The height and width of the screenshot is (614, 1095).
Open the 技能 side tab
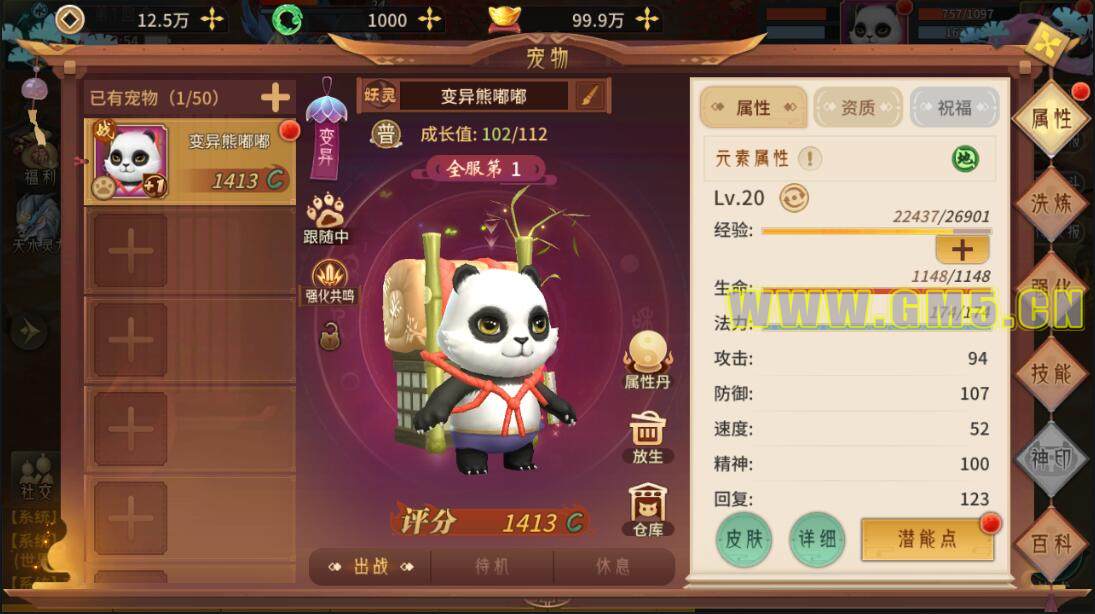point(1050,374)
